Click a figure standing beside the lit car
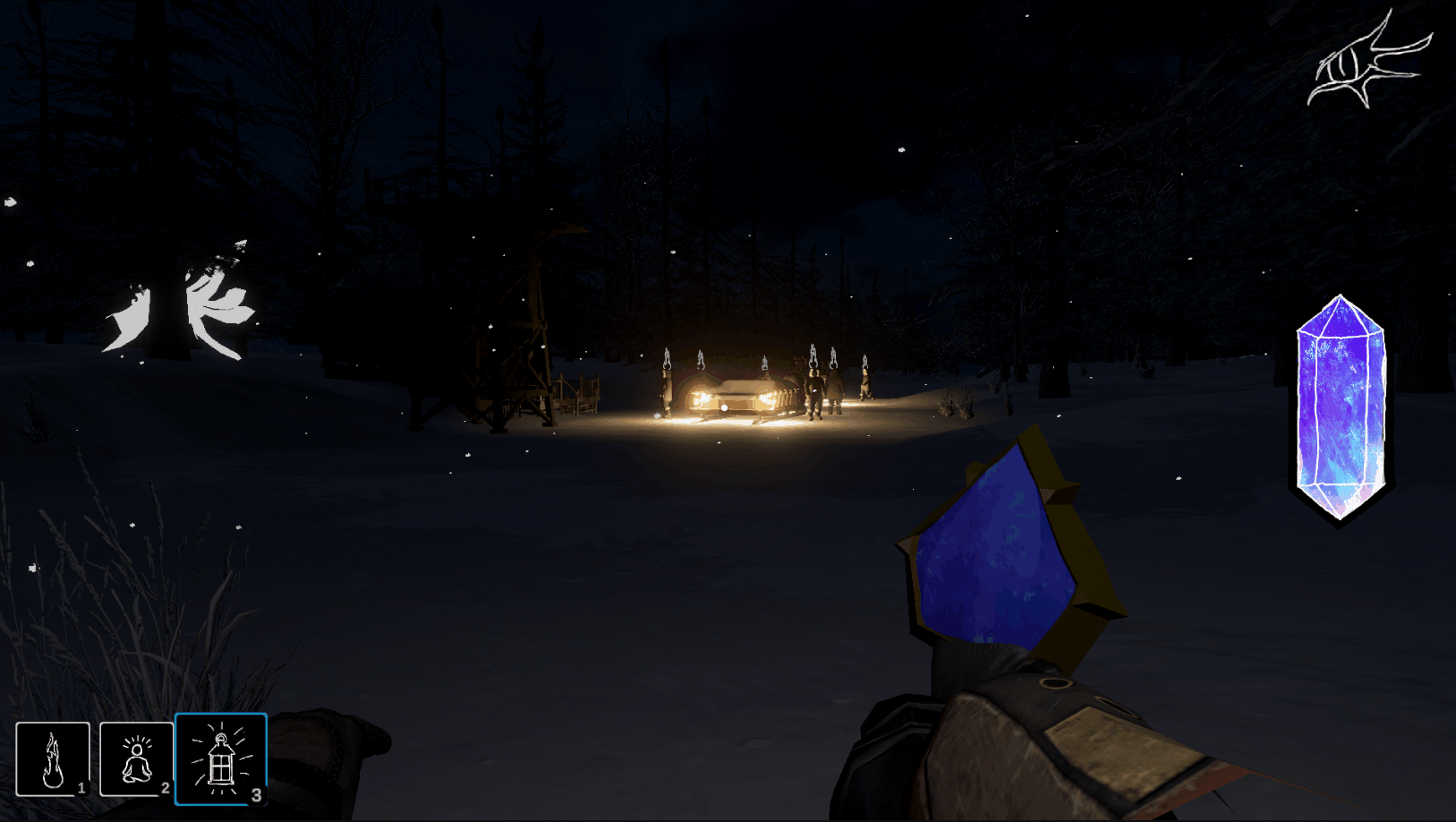Screen dimensions: 1456x822 point(814,394)
